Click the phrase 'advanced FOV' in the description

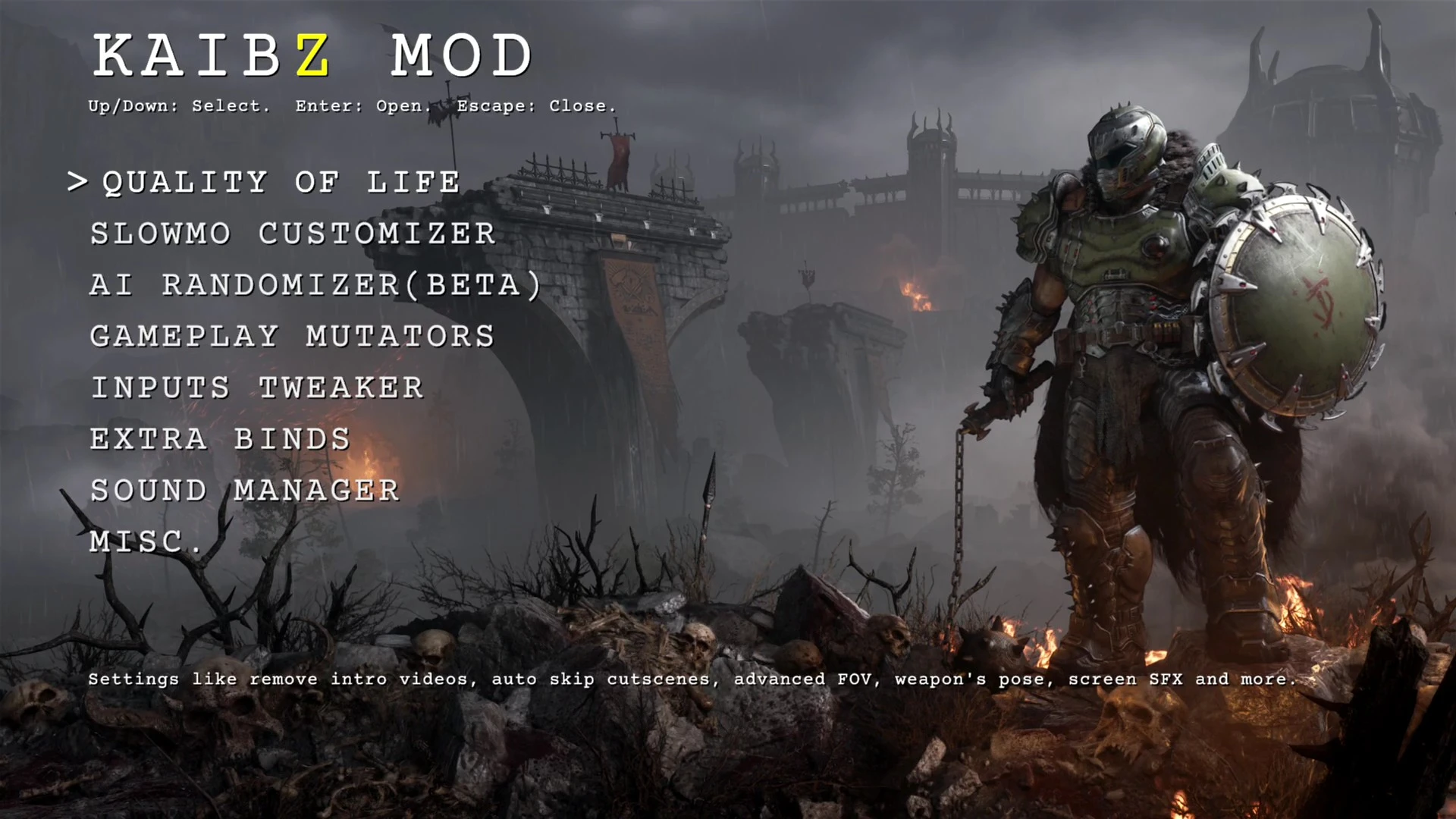tap(805, 679)
